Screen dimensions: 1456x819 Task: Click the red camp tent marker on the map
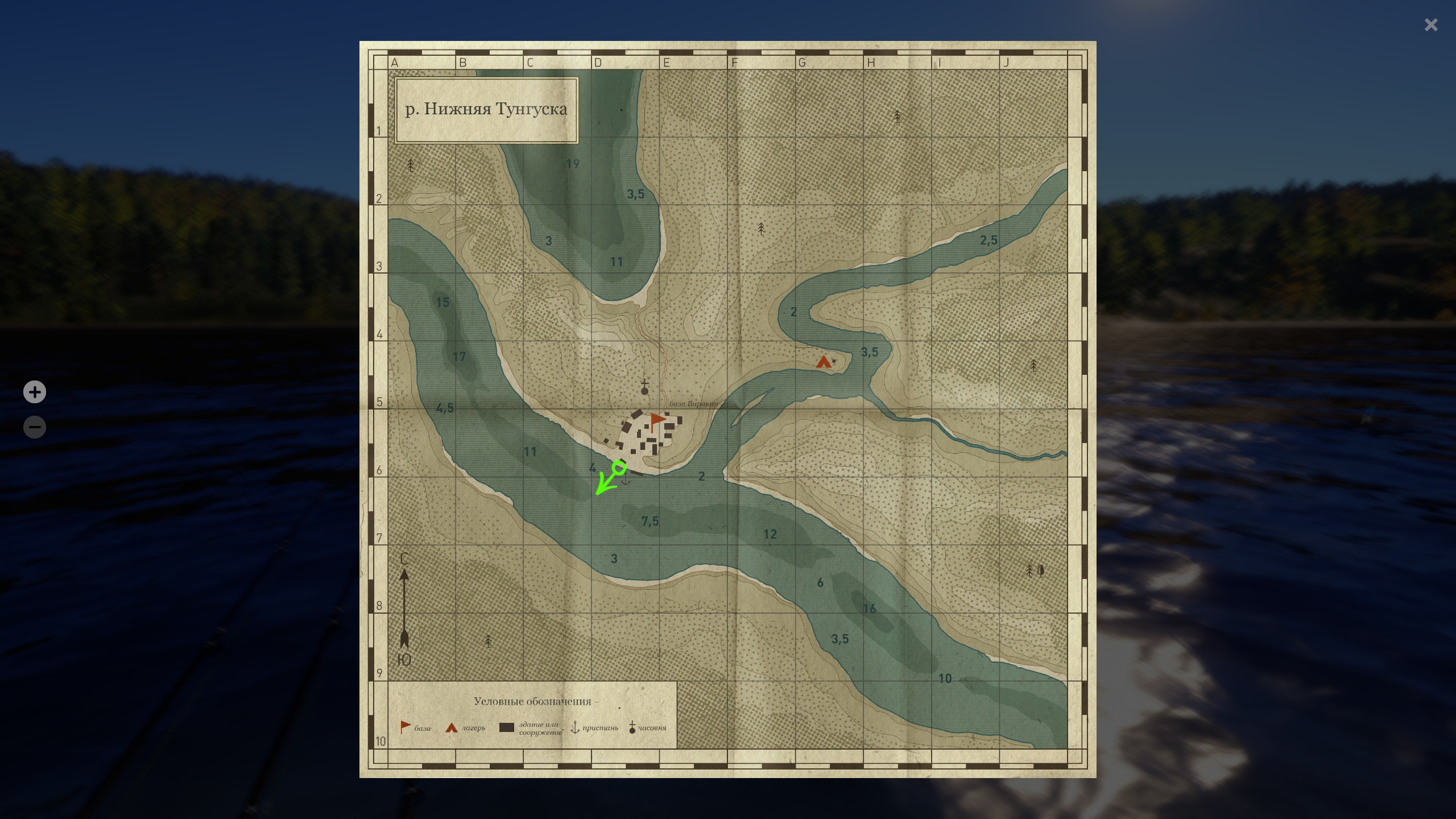point(823,362)
